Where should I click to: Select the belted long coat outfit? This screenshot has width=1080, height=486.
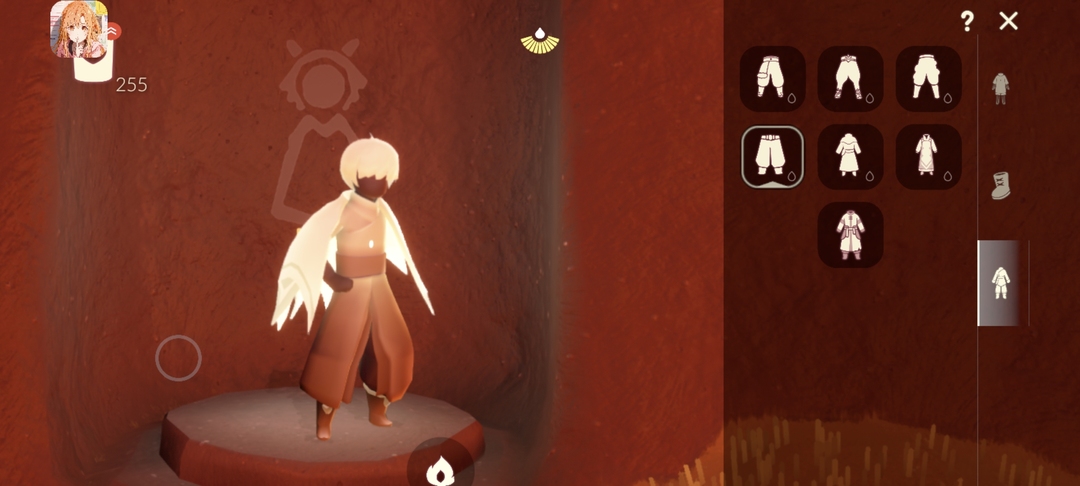[850, 235]
